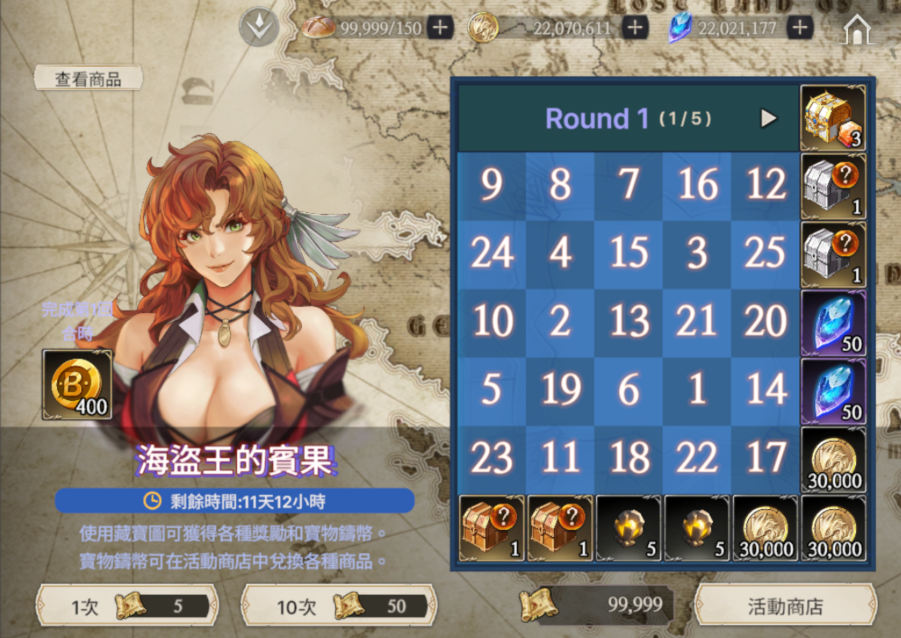Select bingo tile number 19
The image size is (901, 638).
pos(560,390)
